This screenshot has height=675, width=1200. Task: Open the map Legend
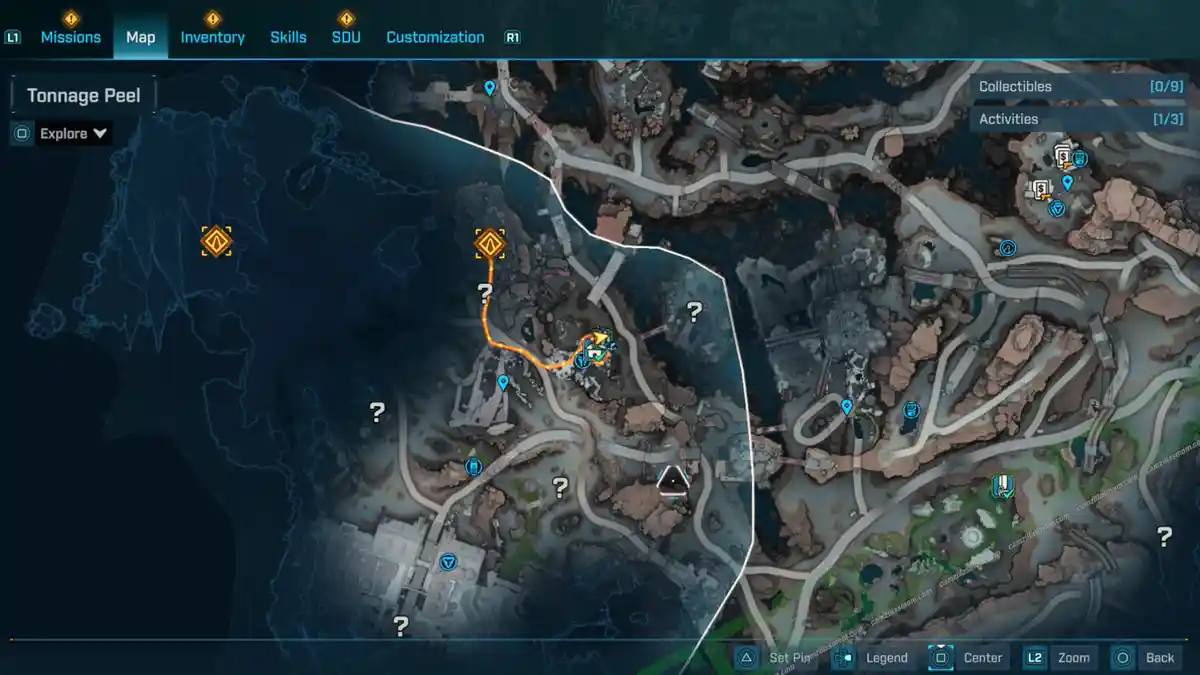click(872, 657)
